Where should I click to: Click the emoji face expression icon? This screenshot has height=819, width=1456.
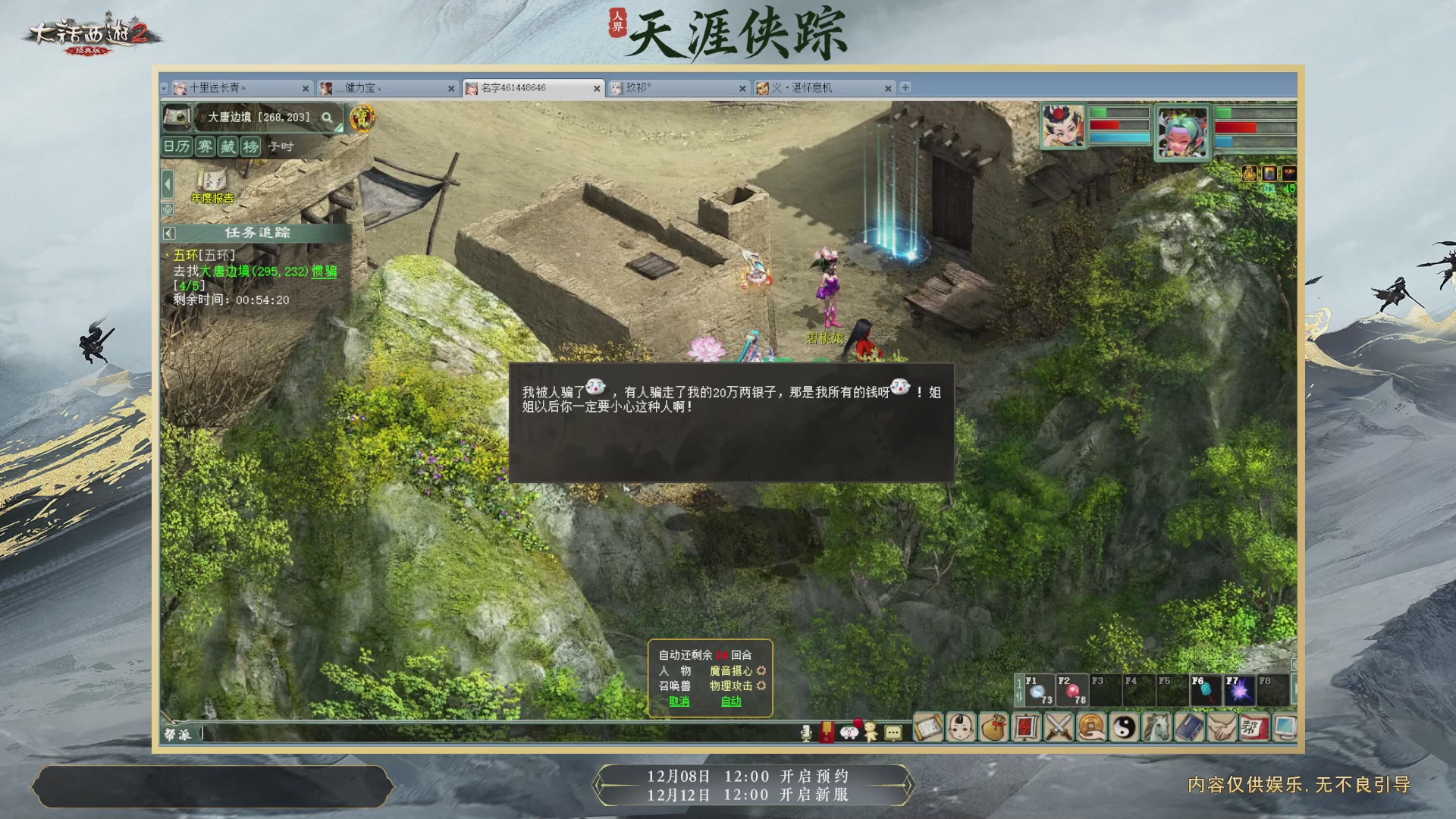849,732
